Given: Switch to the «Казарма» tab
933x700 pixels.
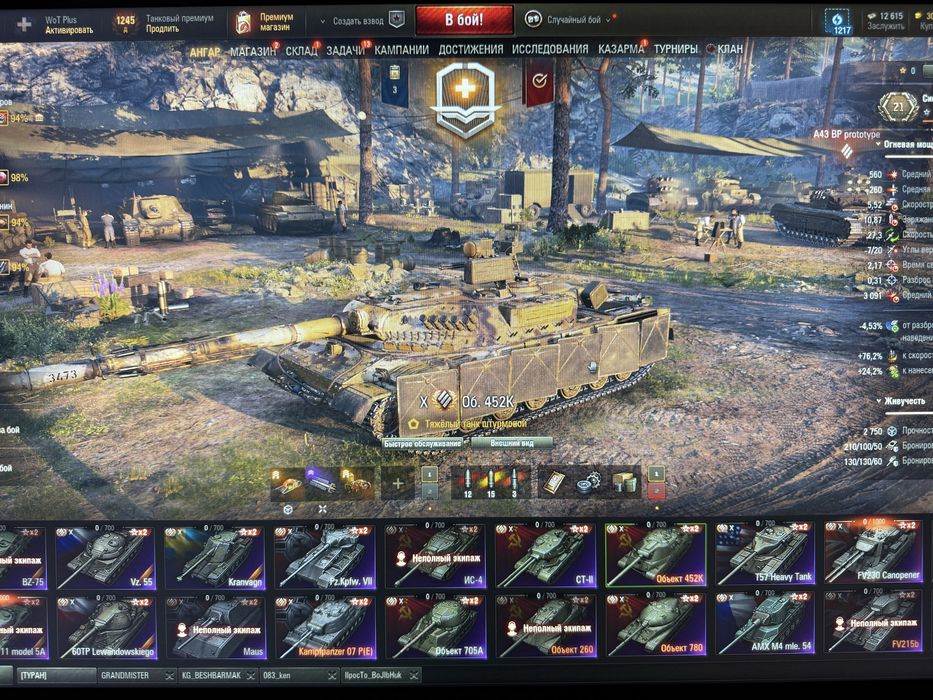Looking at the screenshot, I should point(621,49).
